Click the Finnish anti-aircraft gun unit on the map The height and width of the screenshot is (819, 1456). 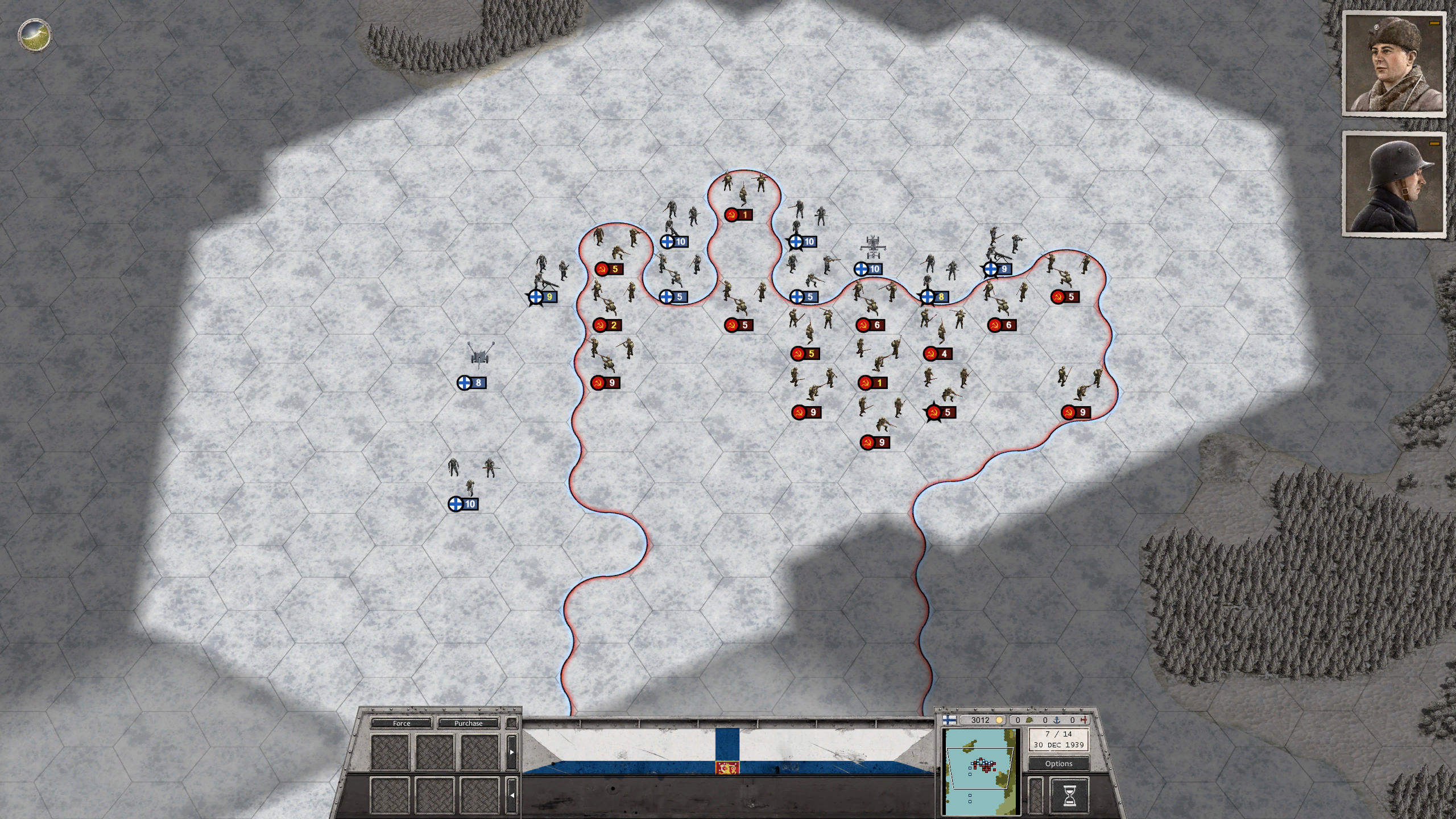(481, 354)
